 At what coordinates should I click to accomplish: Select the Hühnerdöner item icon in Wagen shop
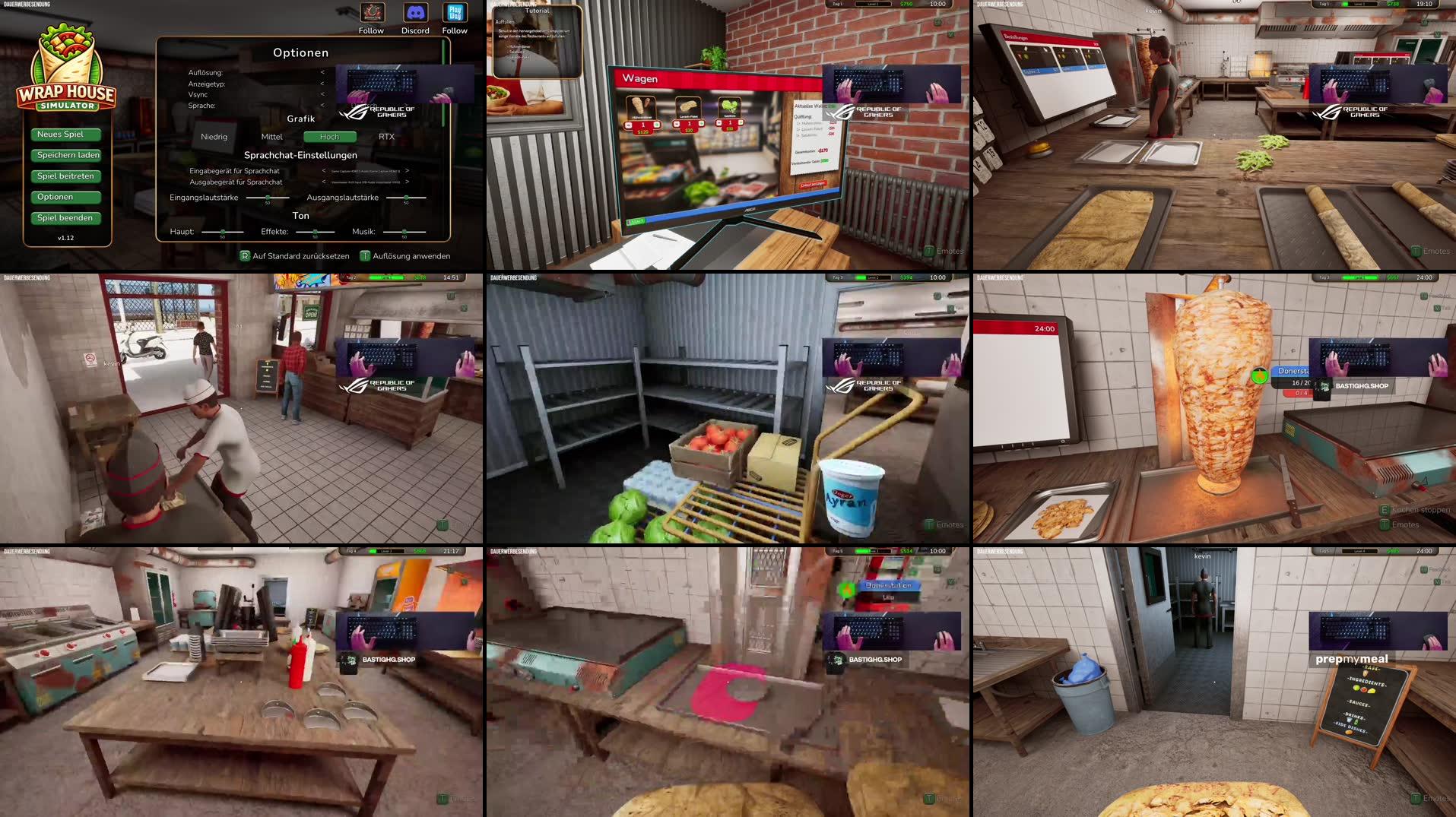coord(640,106)
